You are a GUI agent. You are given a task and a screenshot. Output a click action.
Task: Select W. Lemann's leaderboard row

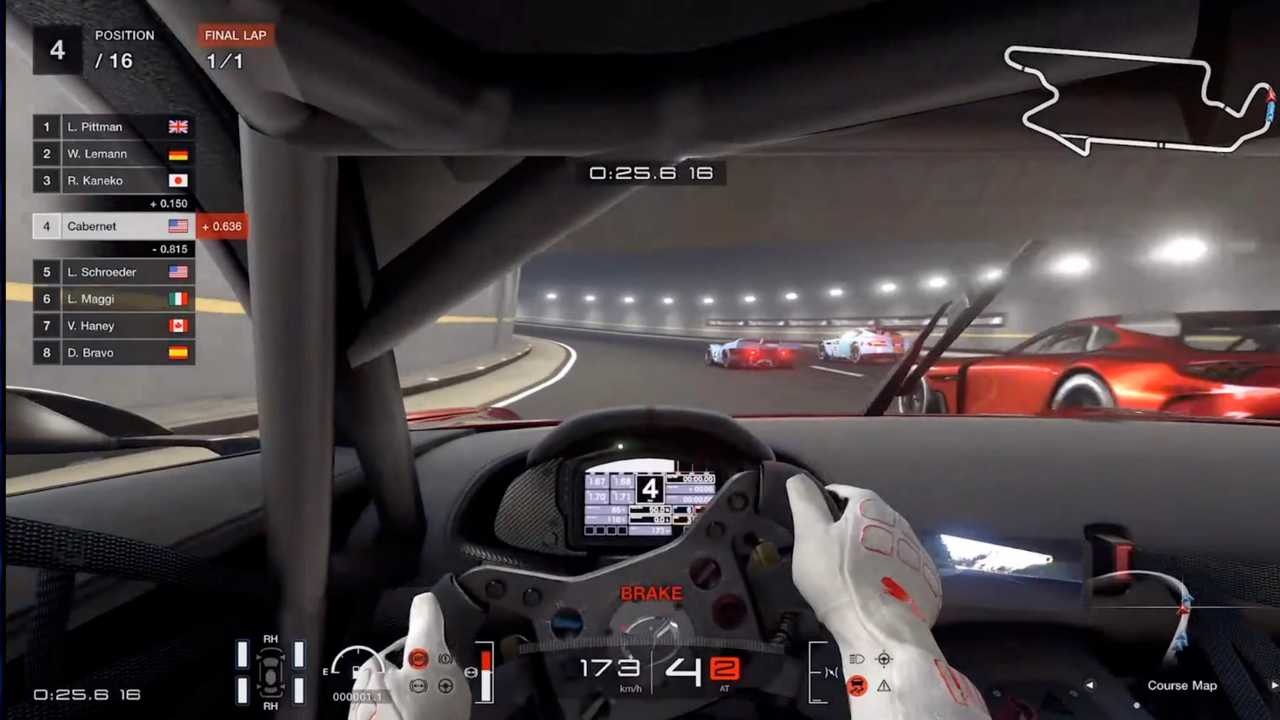(113, 154)
